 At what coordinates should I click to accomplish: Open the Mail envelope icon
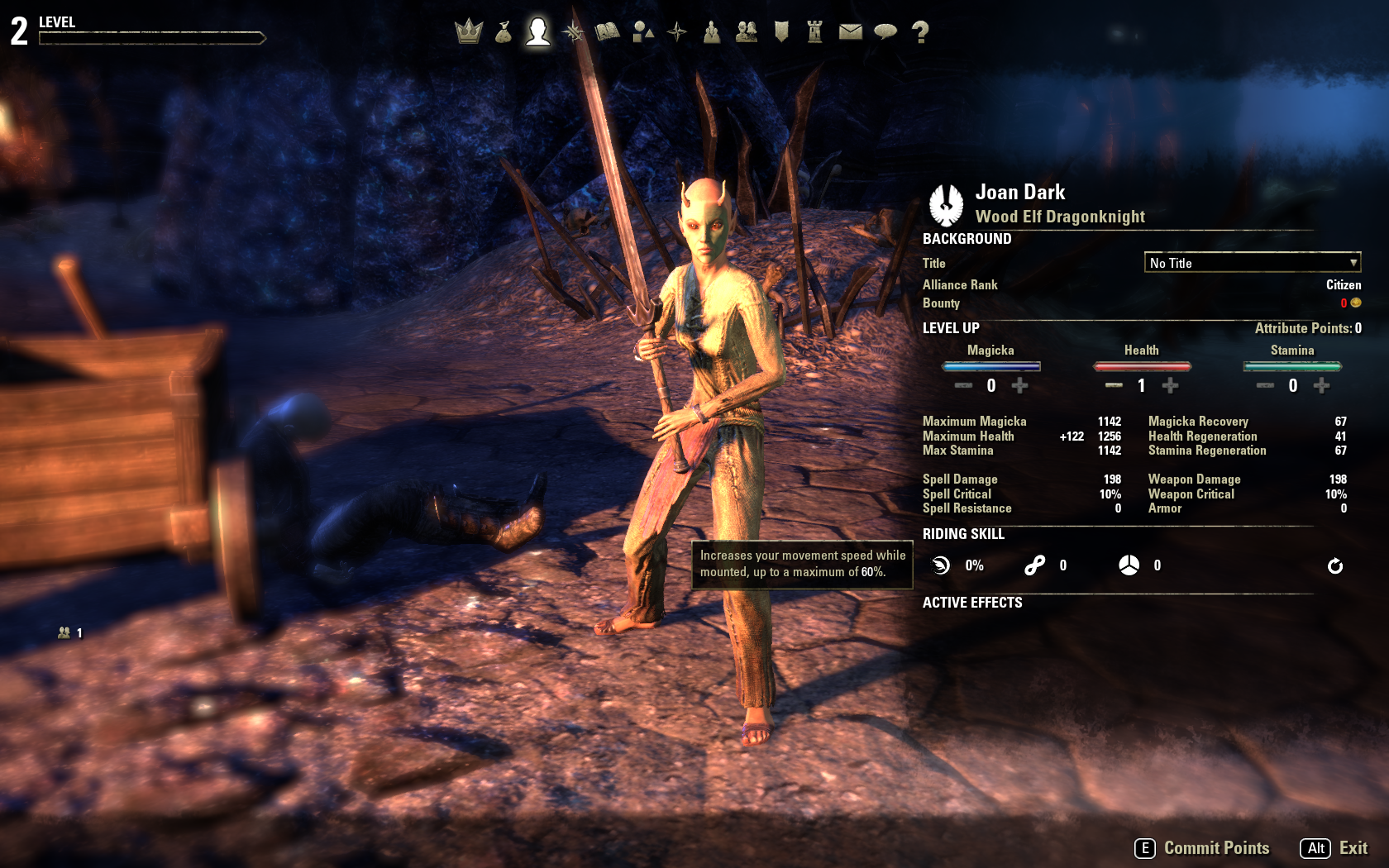tap(850, 32)
